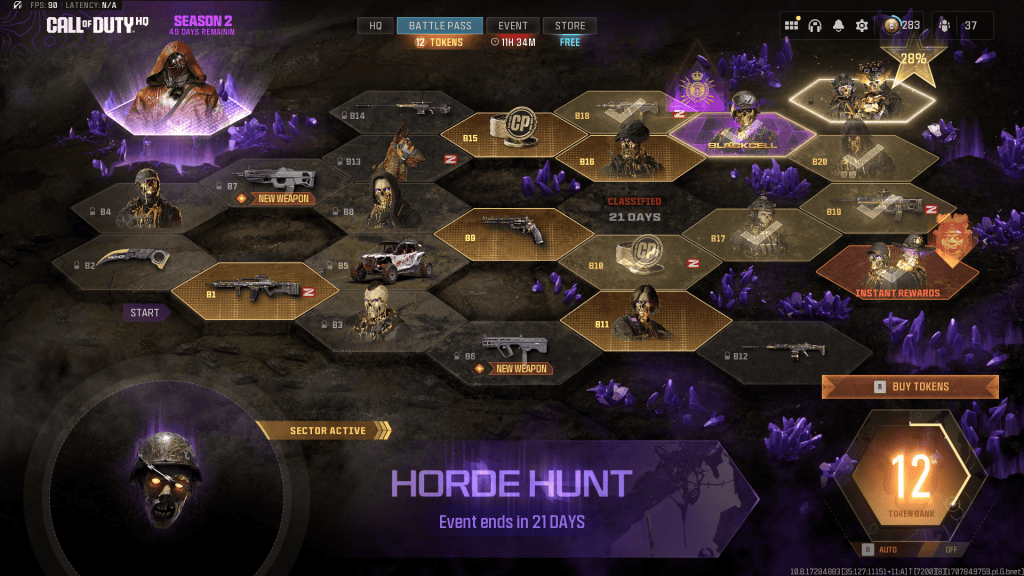Open the grid menu icon
This screenshot has width=1024, height=576.
[792, 26]
